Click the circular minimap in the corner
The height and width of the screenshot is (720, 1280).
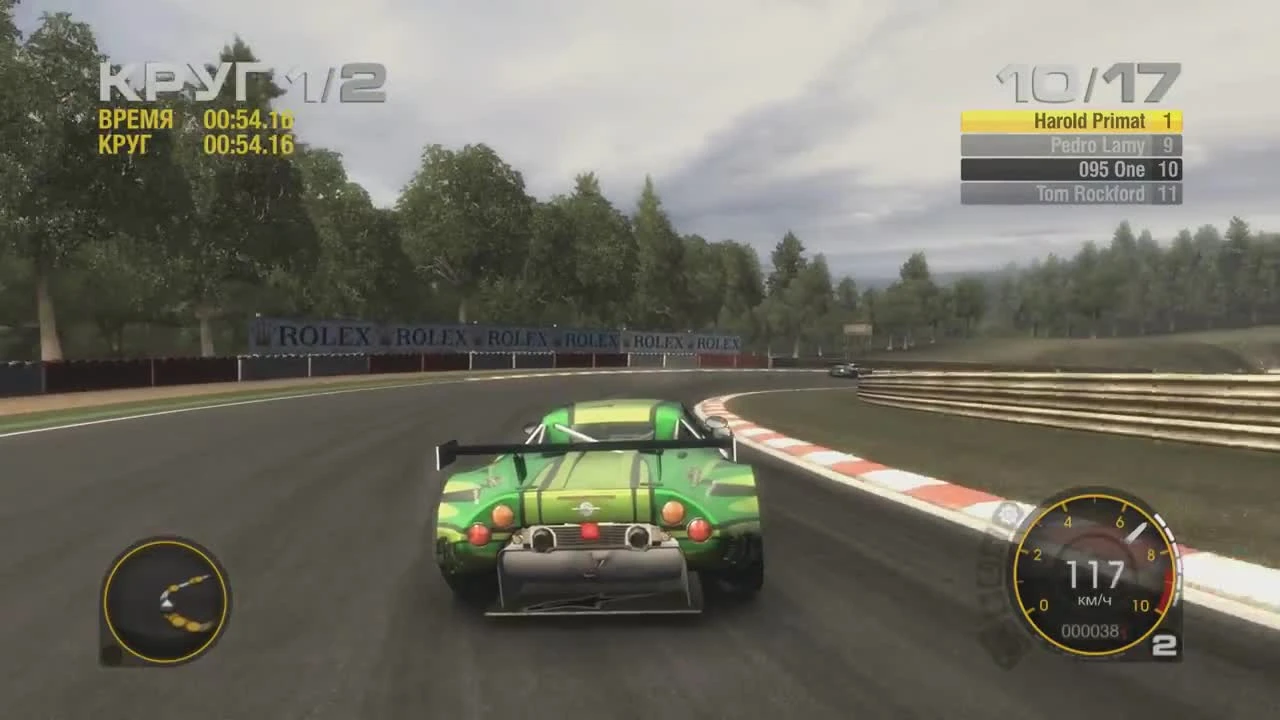(165, 600)
